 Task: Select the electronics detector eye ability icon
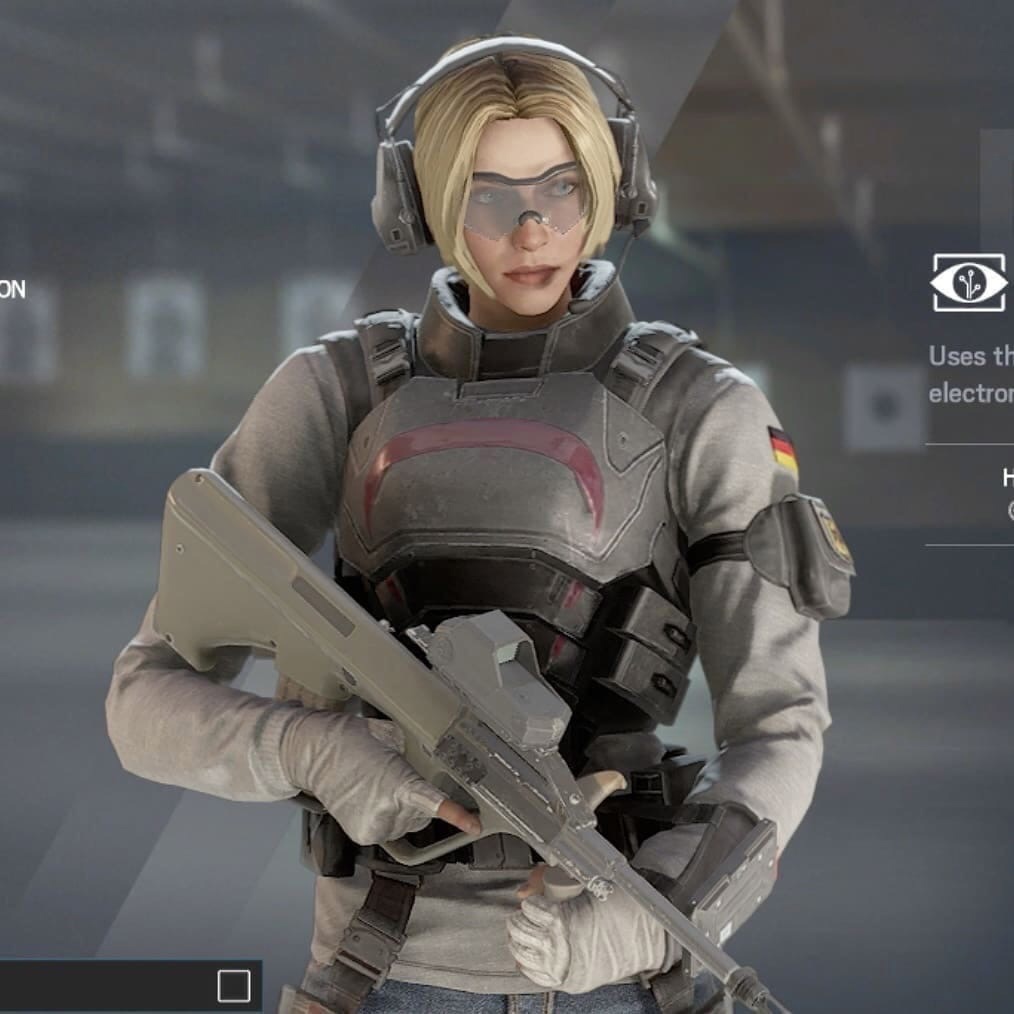pyautogui.click(x=968, y=283)
